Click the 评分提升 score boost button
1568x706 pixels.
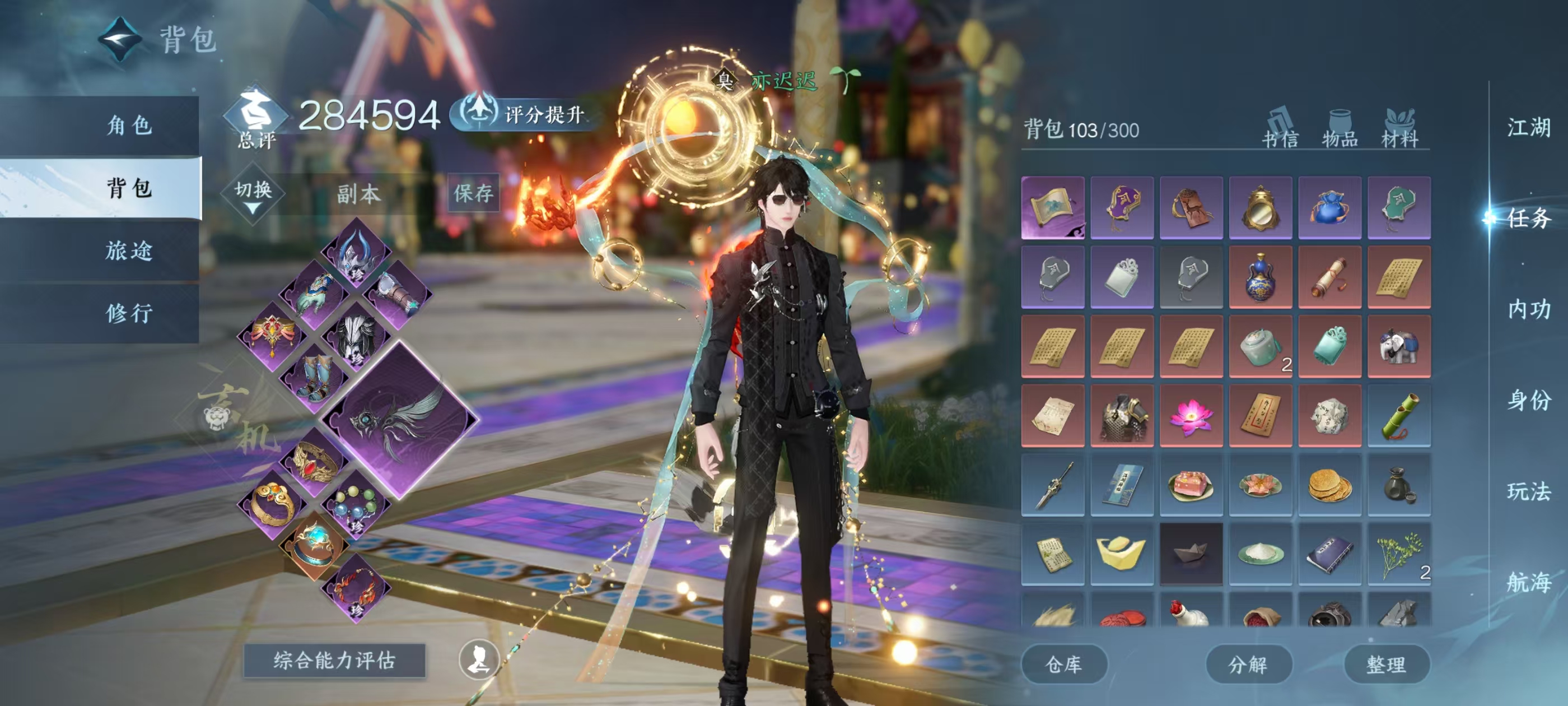click(525, 114)
